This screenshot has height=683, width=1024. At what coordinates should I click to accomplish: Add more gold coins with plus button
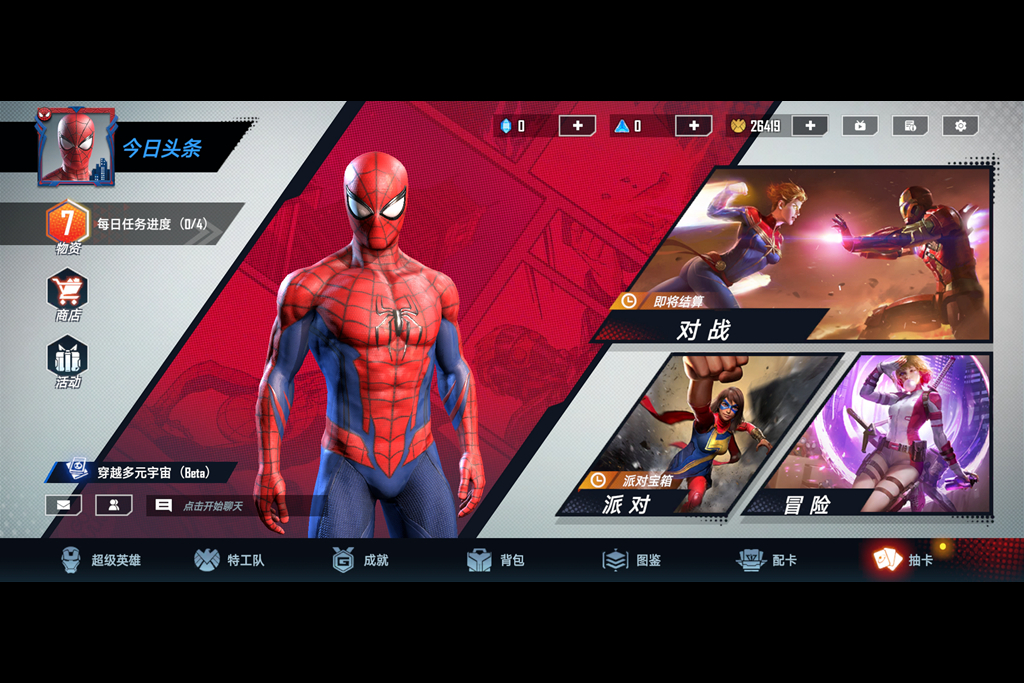(810, 126)
